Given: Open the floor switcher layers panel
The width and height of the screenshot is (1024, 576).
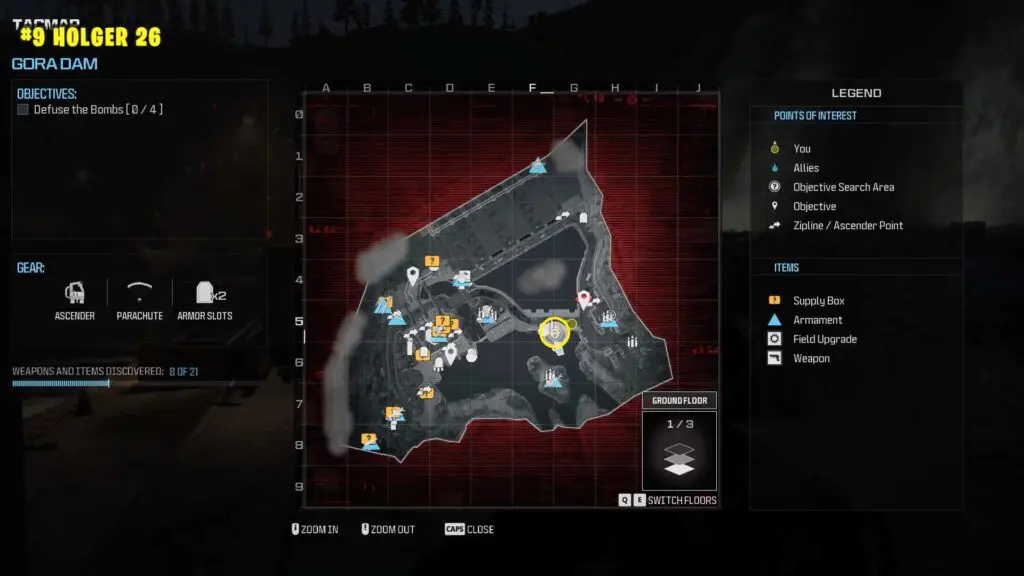Looking at the screenshot, I should [x=680, y=456].
